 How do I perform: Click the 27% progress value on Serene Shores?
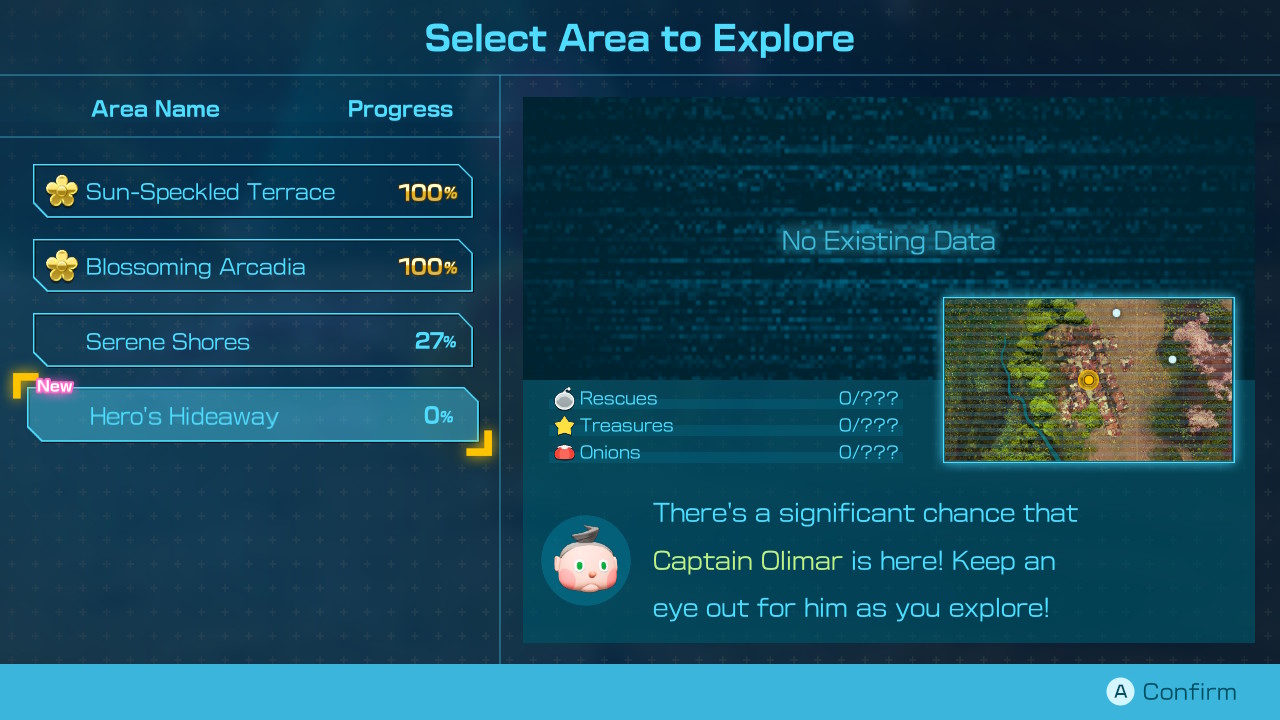tap(437, 340)
